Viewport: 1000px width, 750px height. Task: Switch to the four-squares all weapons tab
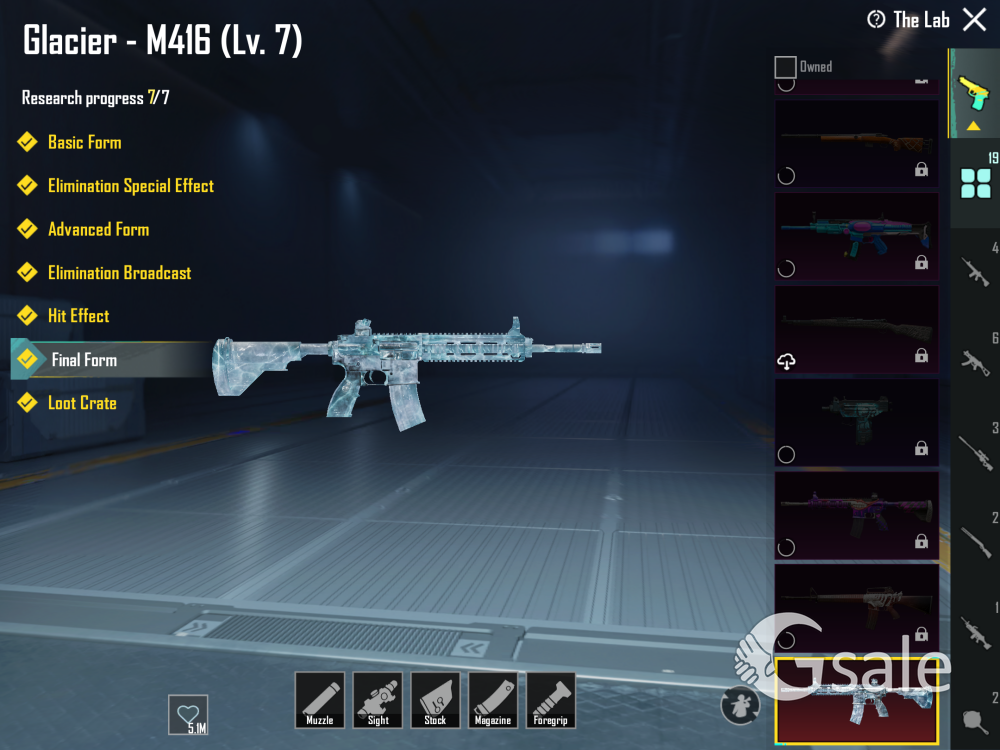click(975, 183)
